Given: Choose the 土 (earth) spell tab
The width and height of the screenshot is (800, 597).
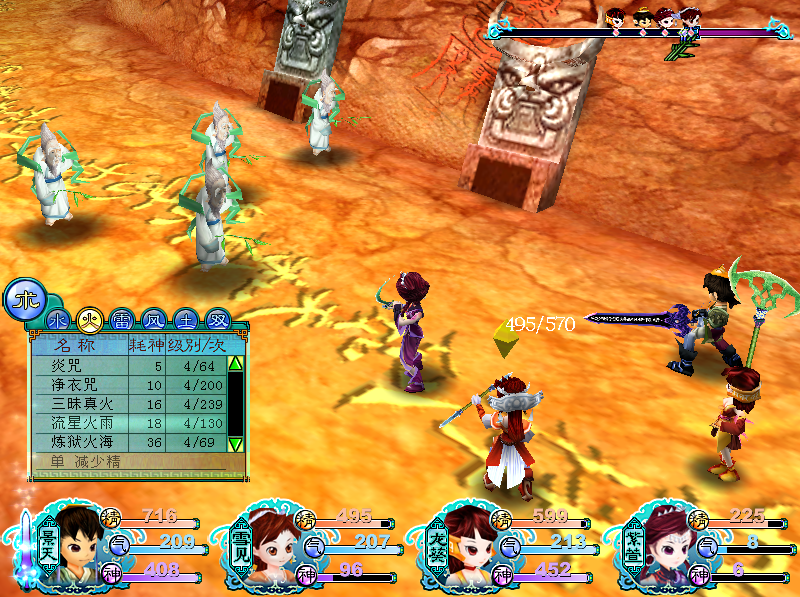Looking at the screenshot, I should pyautogui.click(x=184, y=320).
